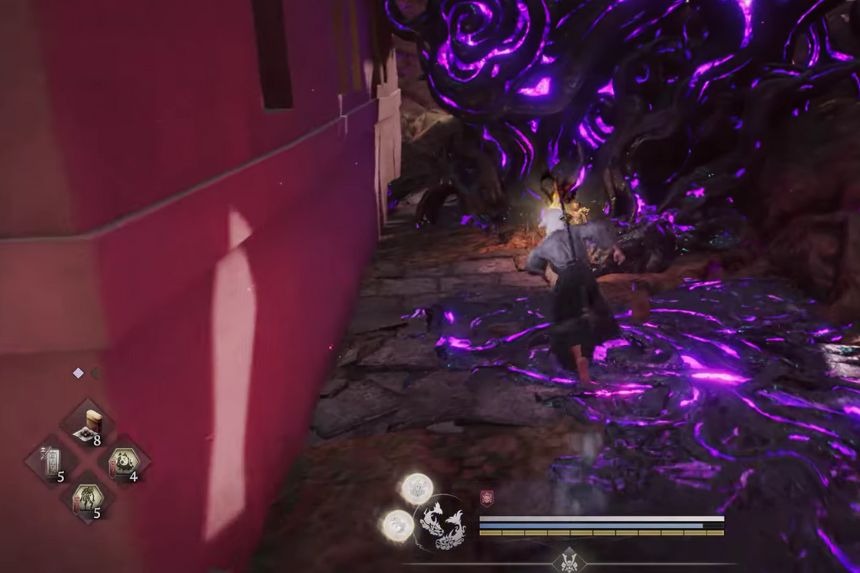Select the elixir jar item slot with count 8
Viewport: 860px width, 573px height.
(x=88, y=424)
